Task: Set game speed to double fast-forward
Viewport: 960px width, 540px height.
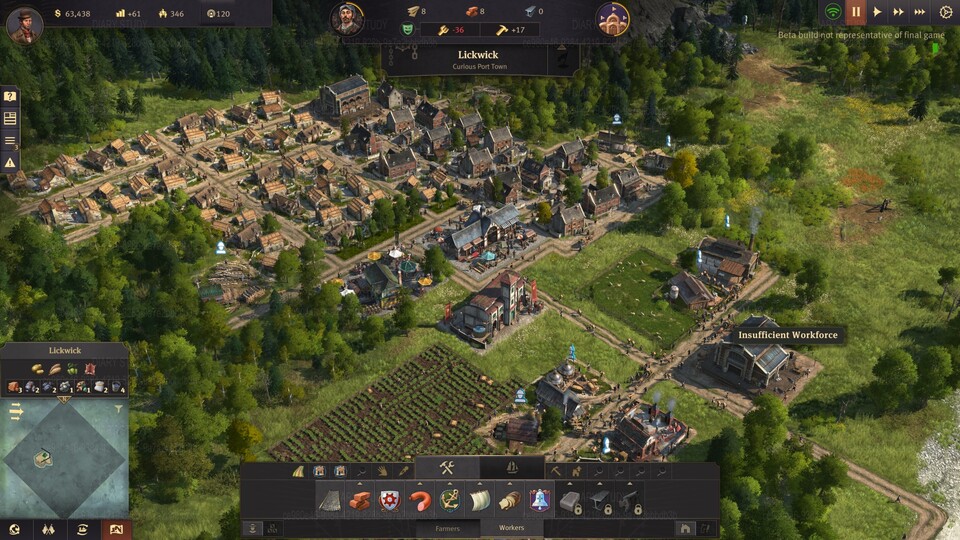Action: [899, 12]
